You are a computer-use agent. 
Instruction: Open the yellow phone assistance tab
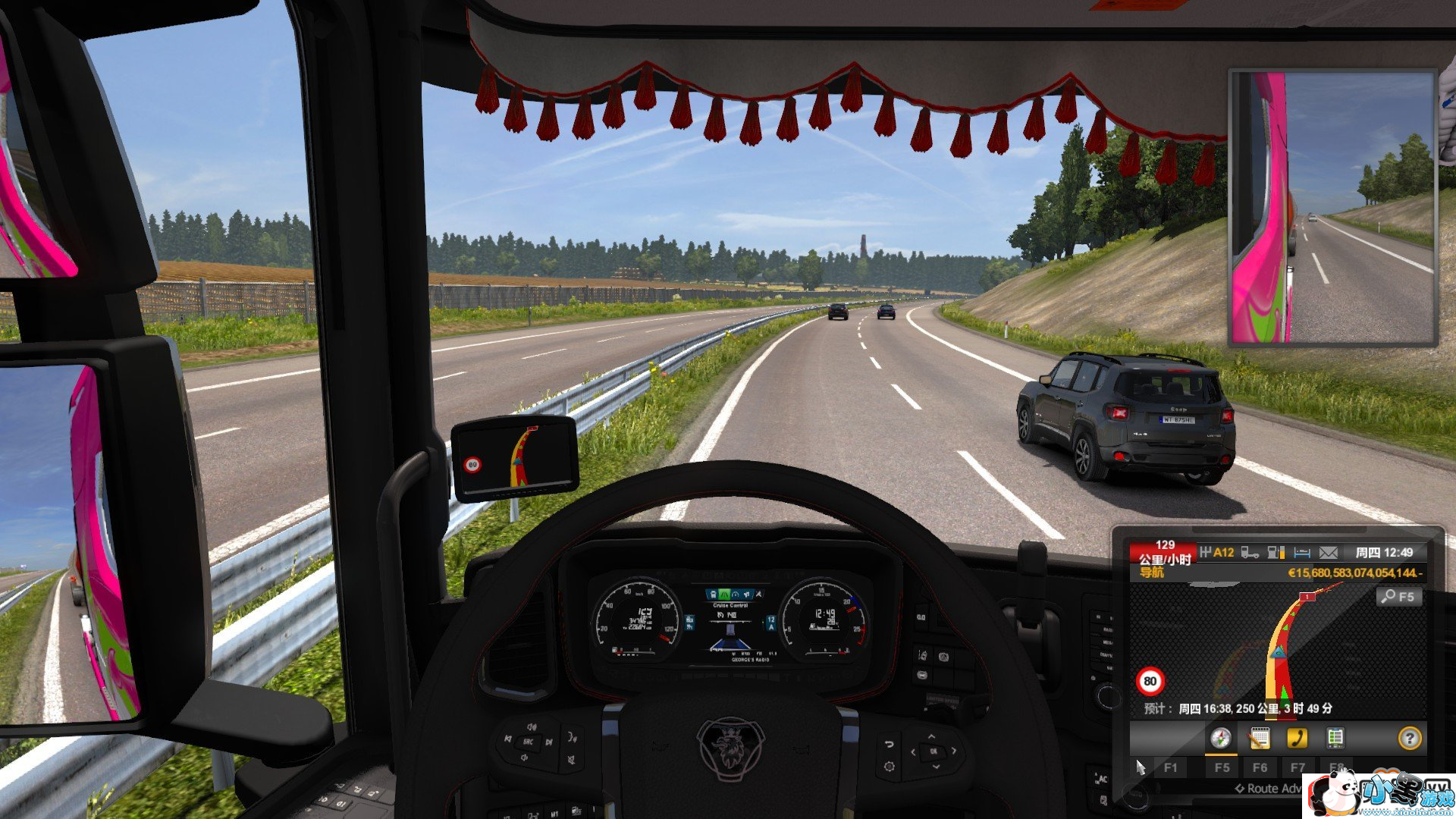(x=1297, y=738)
